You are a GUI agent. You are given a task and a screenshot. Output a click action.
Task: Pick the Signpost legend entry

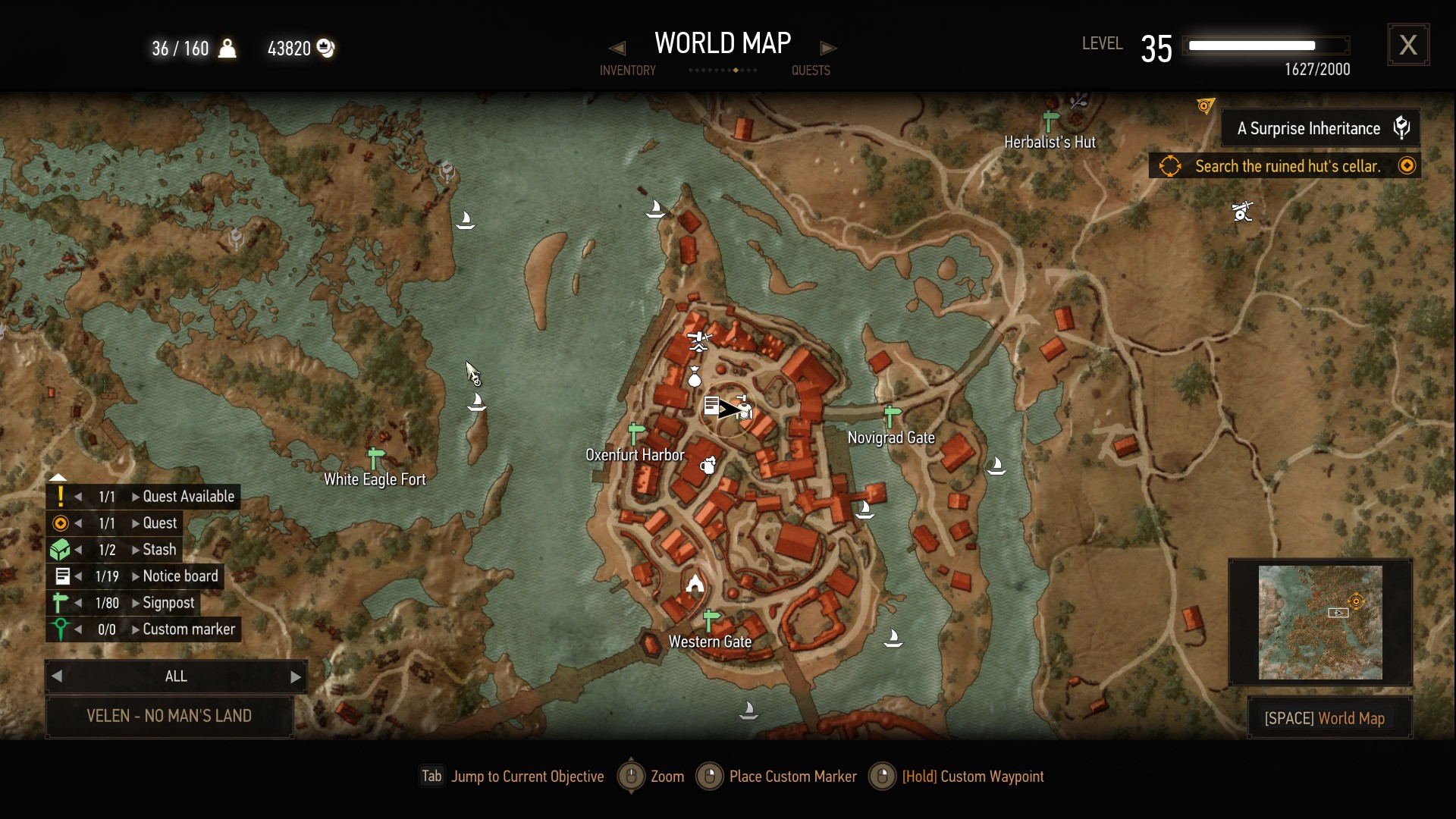(x=168, y=603)
